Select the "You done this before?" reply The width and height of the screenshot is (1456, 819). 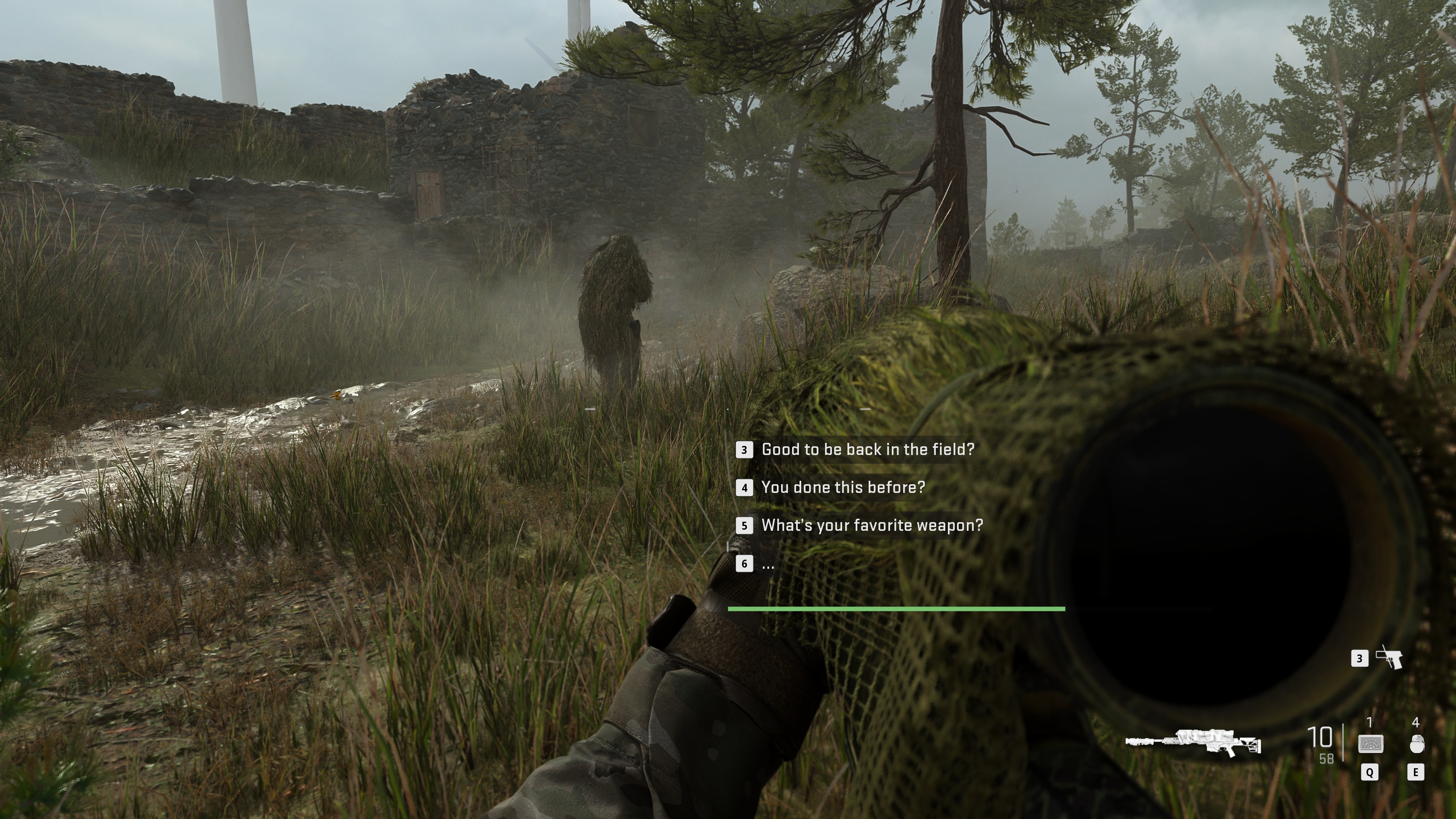coord(843,487)
